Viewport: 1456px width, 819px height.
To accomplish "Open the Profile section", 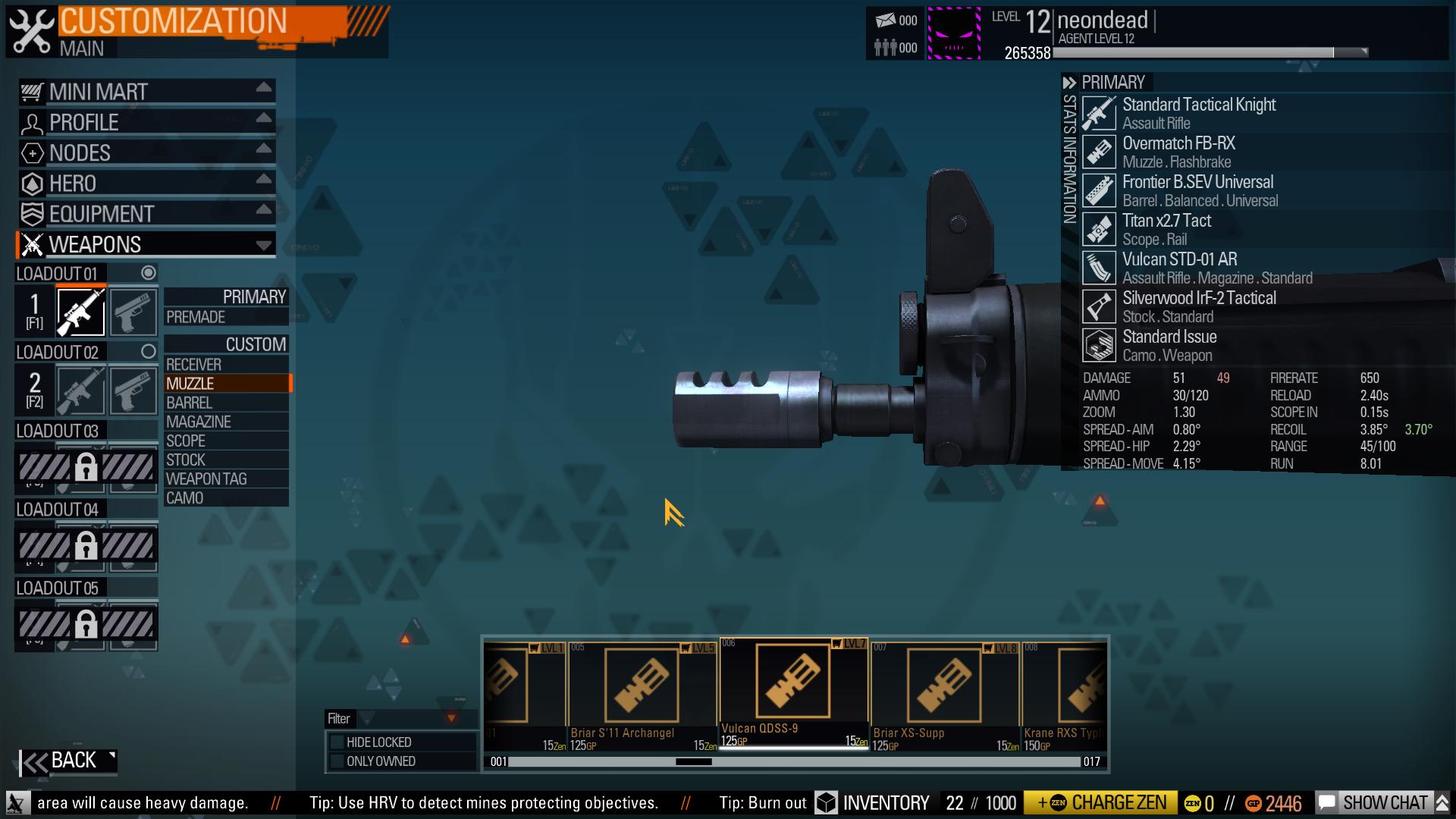I will [146, 122].
